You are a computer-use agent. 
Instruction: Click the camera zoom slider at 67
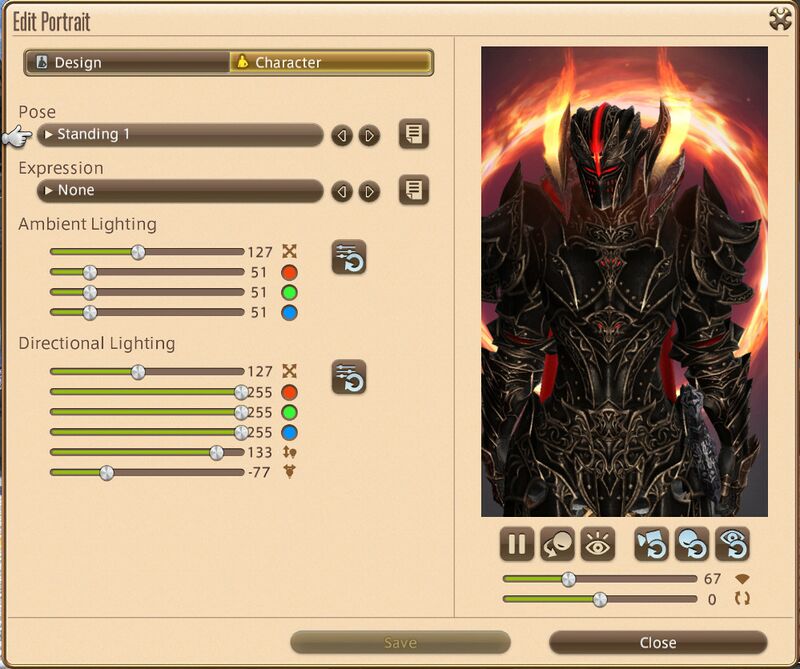click(x=568, y=578)
